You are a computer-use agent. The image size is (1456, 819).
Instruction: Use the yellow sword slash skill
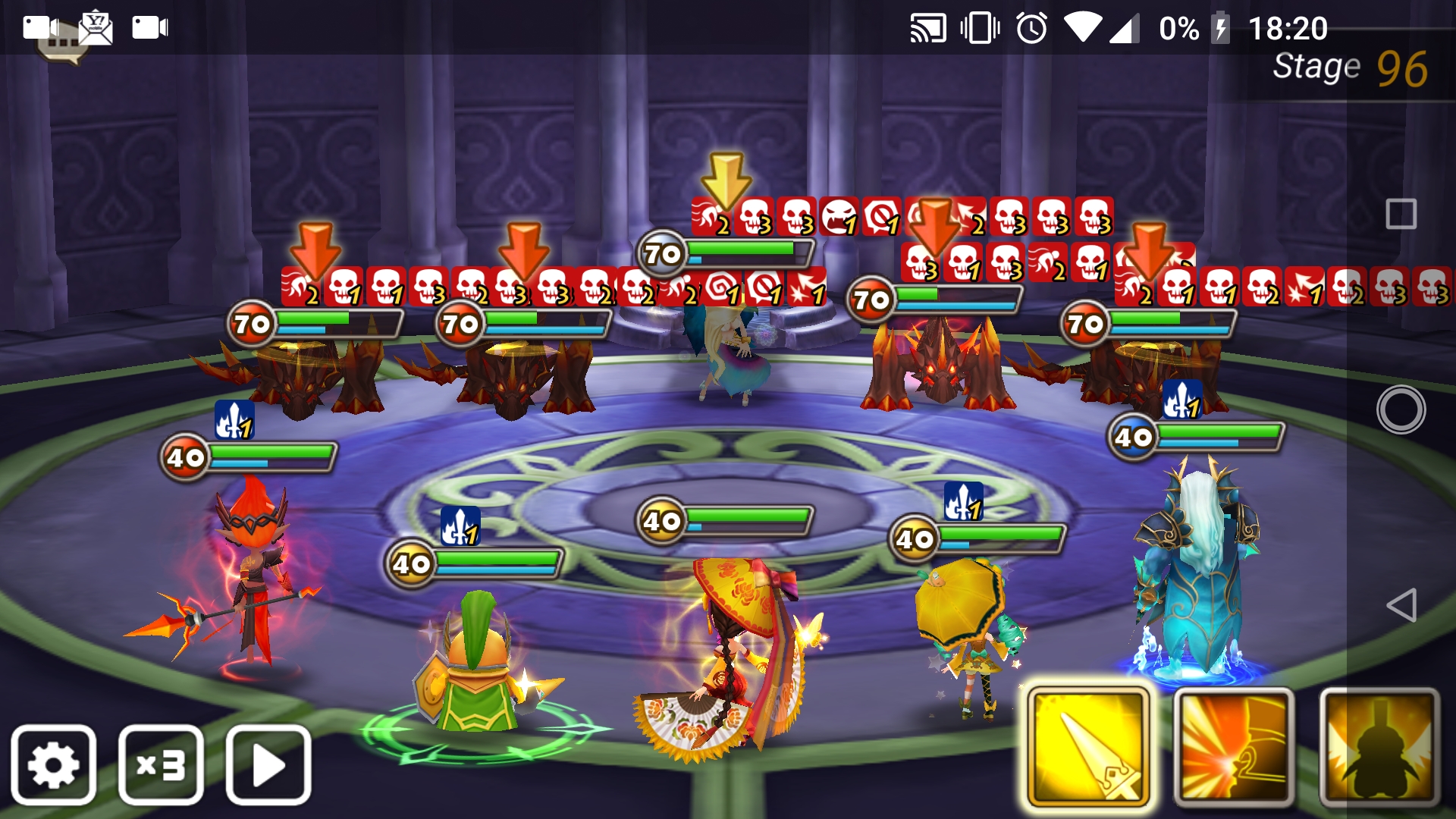(1088, 747)
